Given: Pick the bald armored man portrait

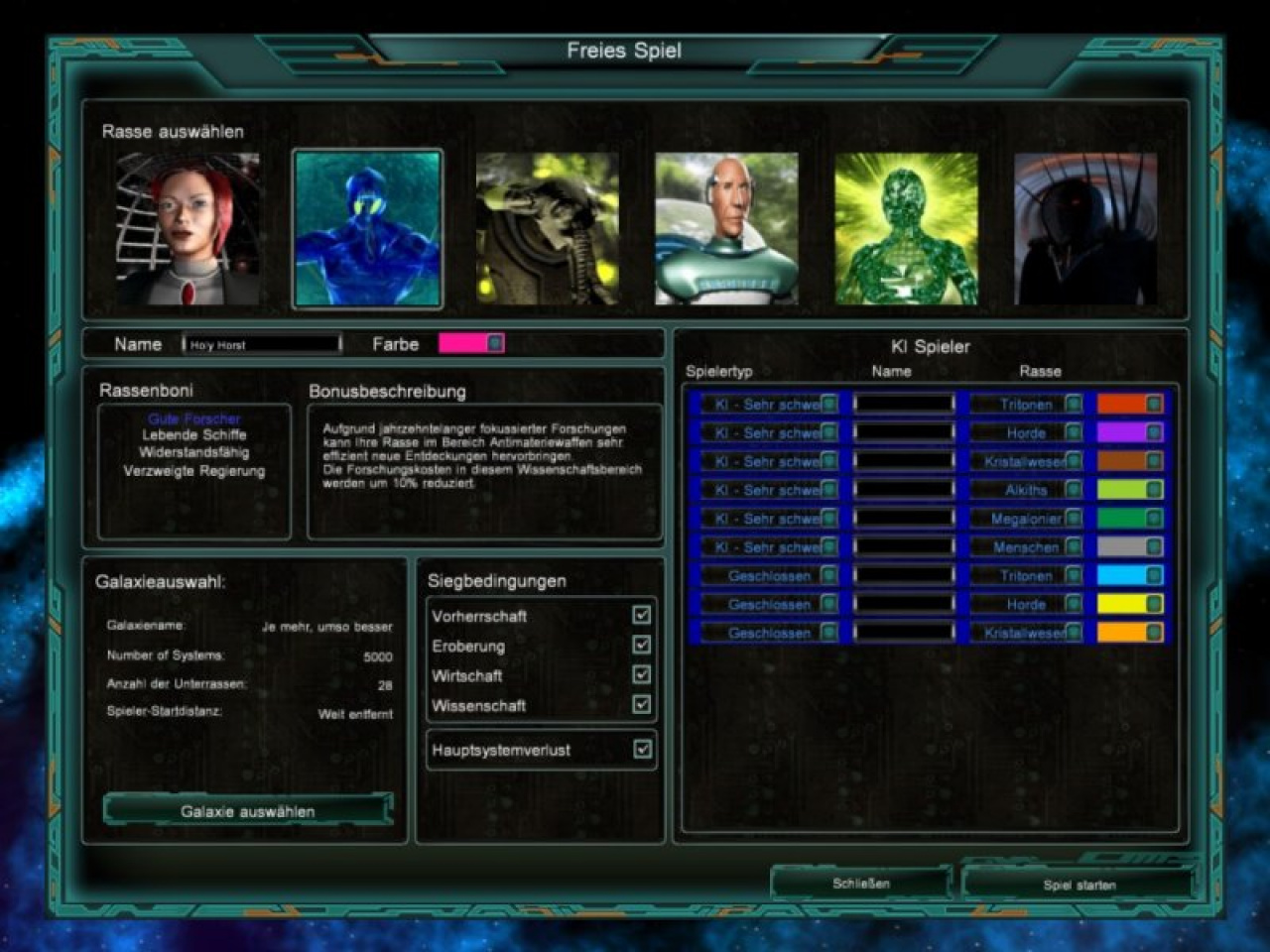Looking at the screenshot, I should (x=726, y=228).
